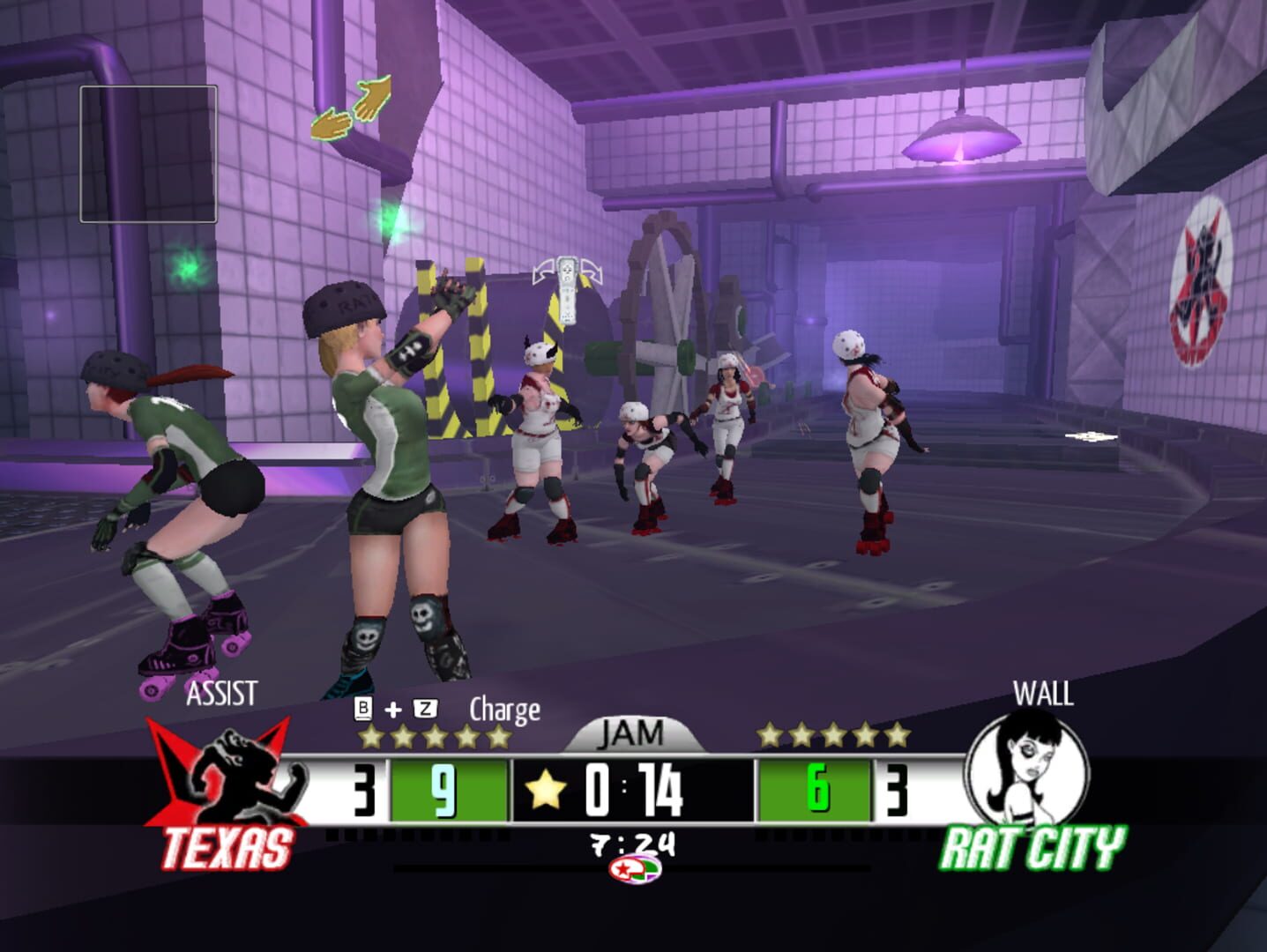Click the B button icon above the scoreboard

(x=362, y=707)
